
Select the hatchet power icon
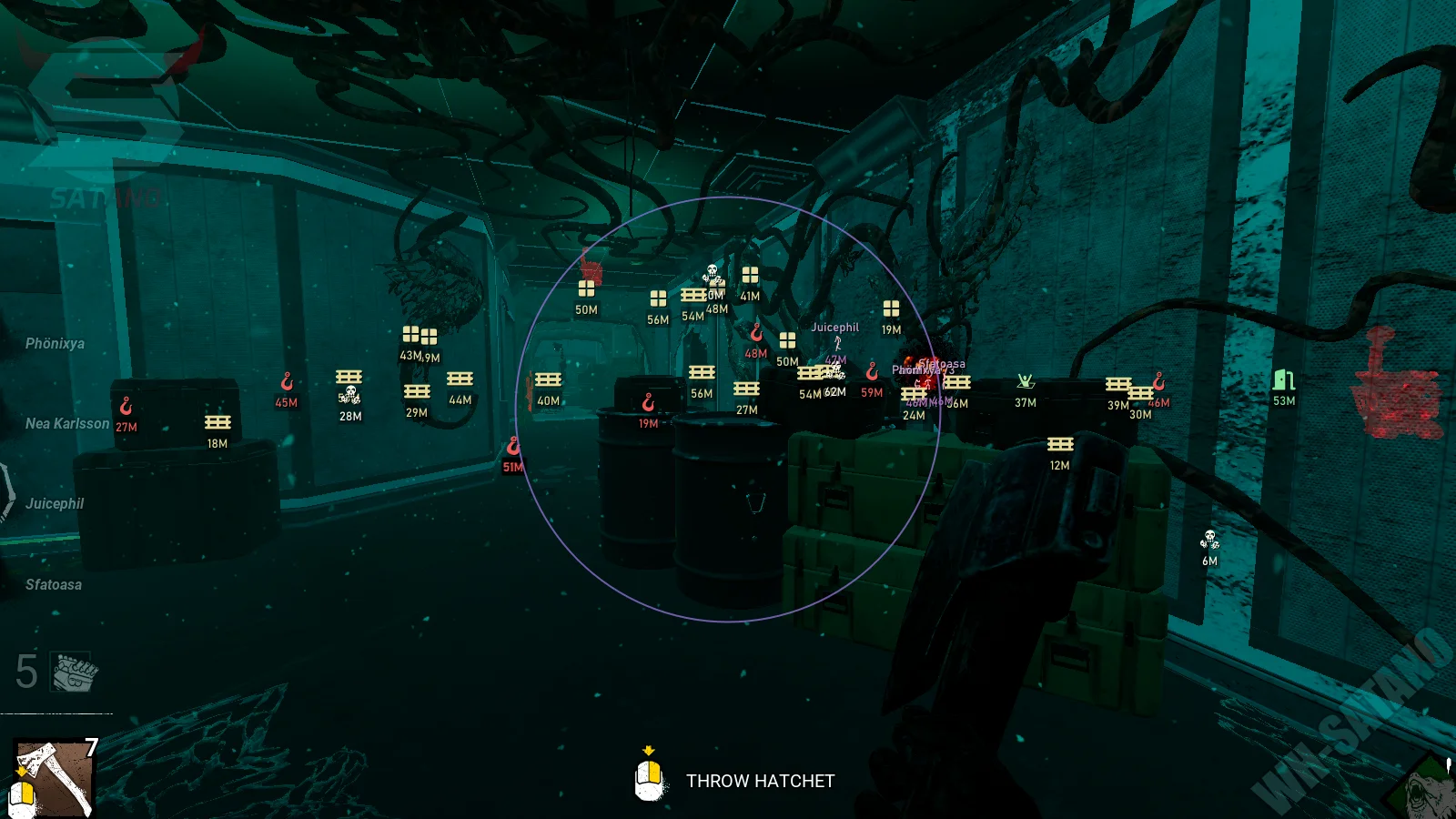coord(54,776)
